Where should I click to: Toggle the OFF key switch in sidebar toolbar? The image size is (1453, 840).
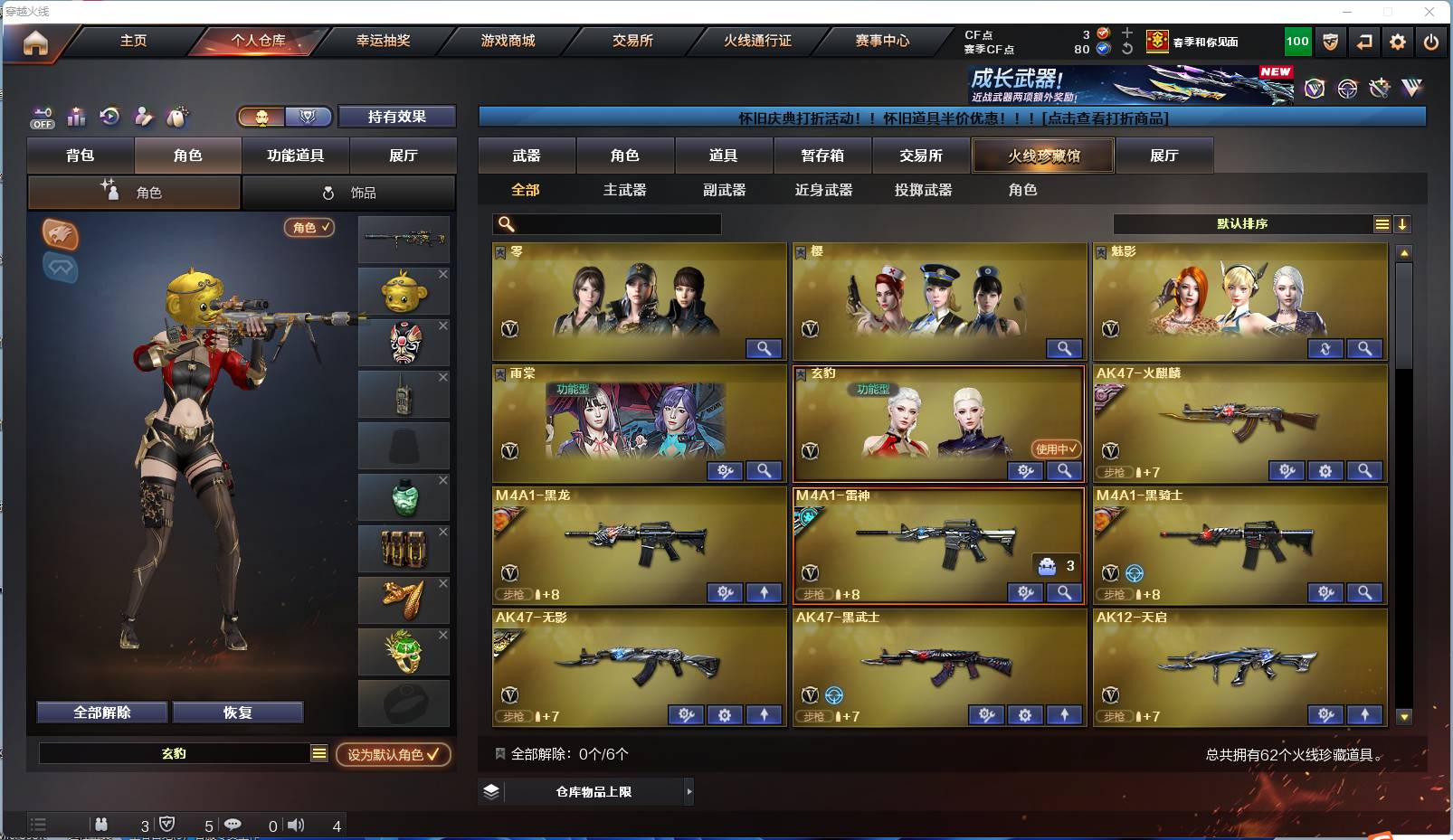coord(42,118)
